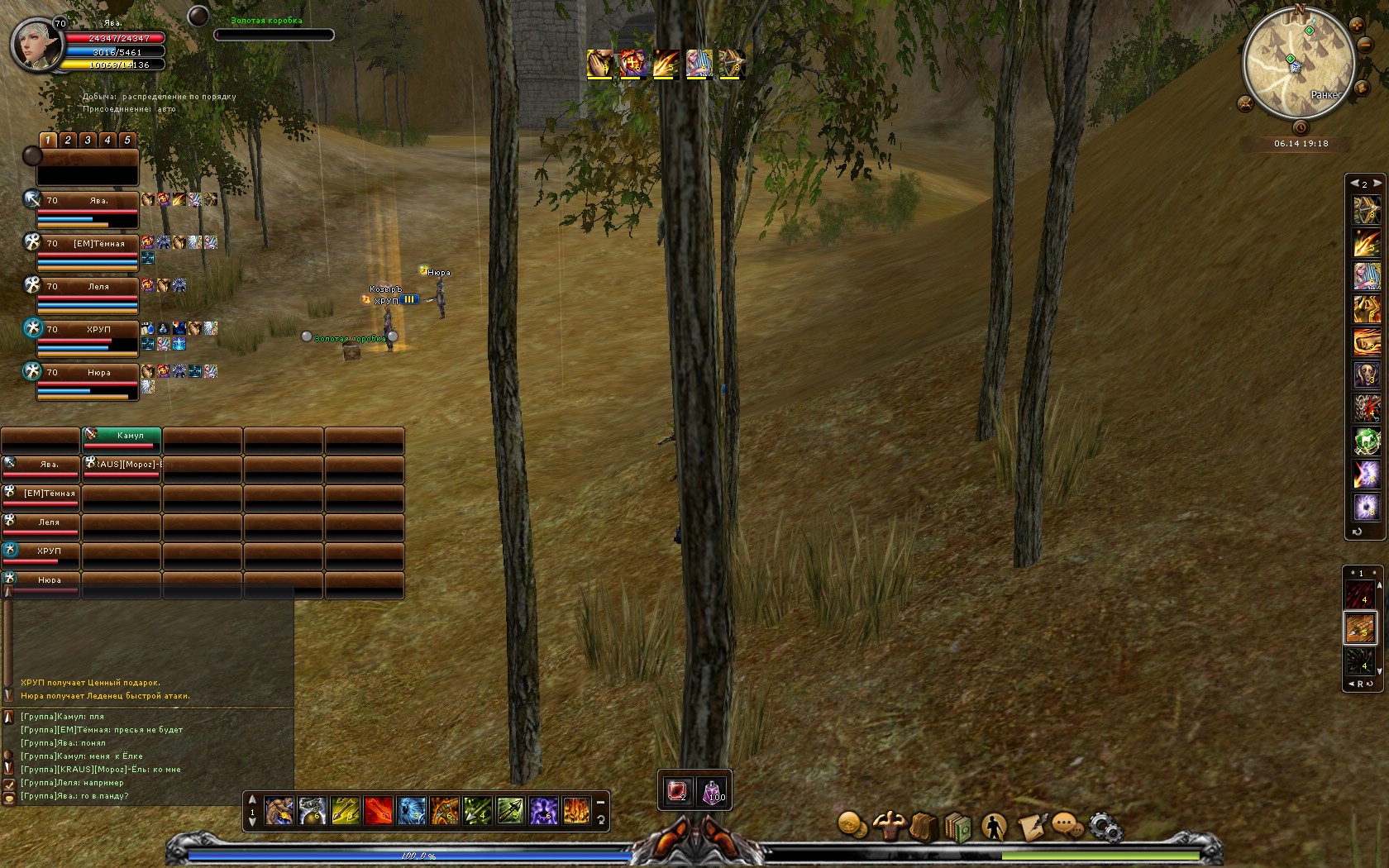
Task: Select raid member Камул cell
Action: point(122,436)
